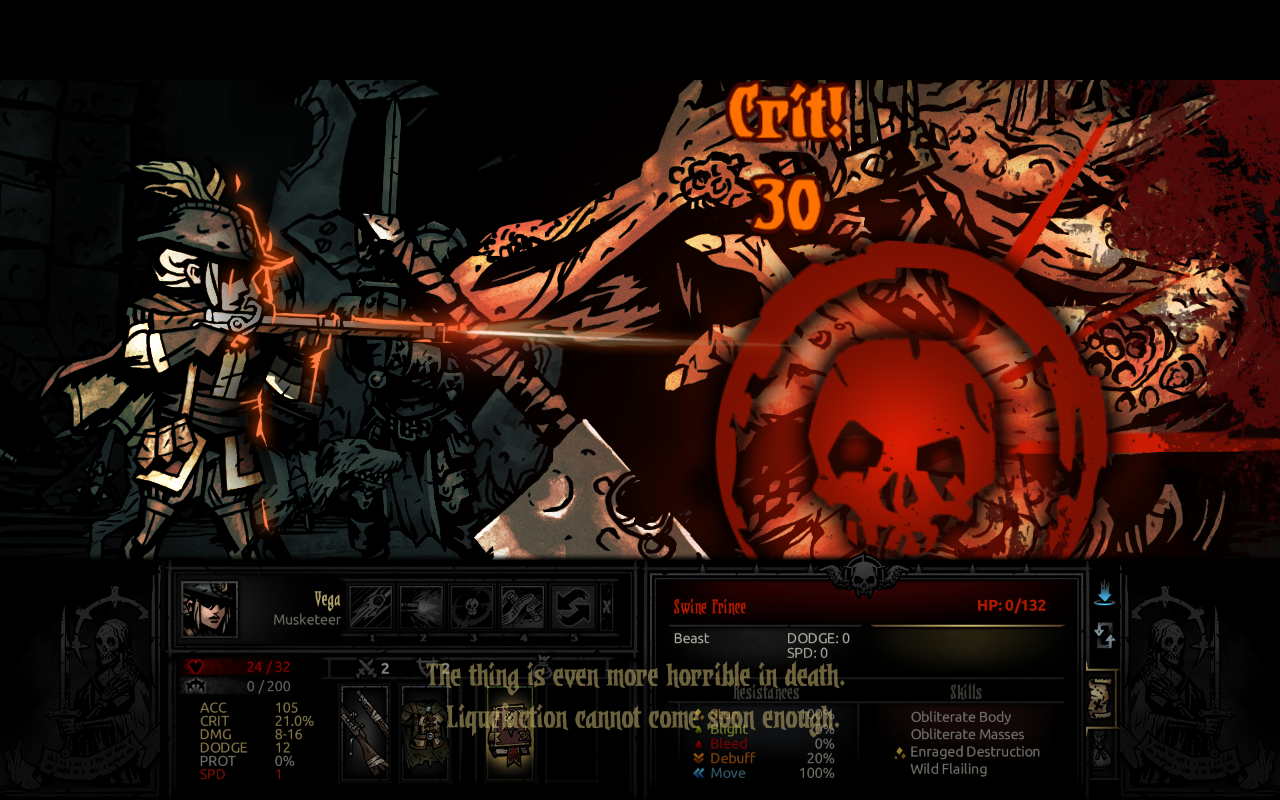Screen dimensions: 1280x800
Task: Select the glowing book trinket slot
Action: coord(510,733)
